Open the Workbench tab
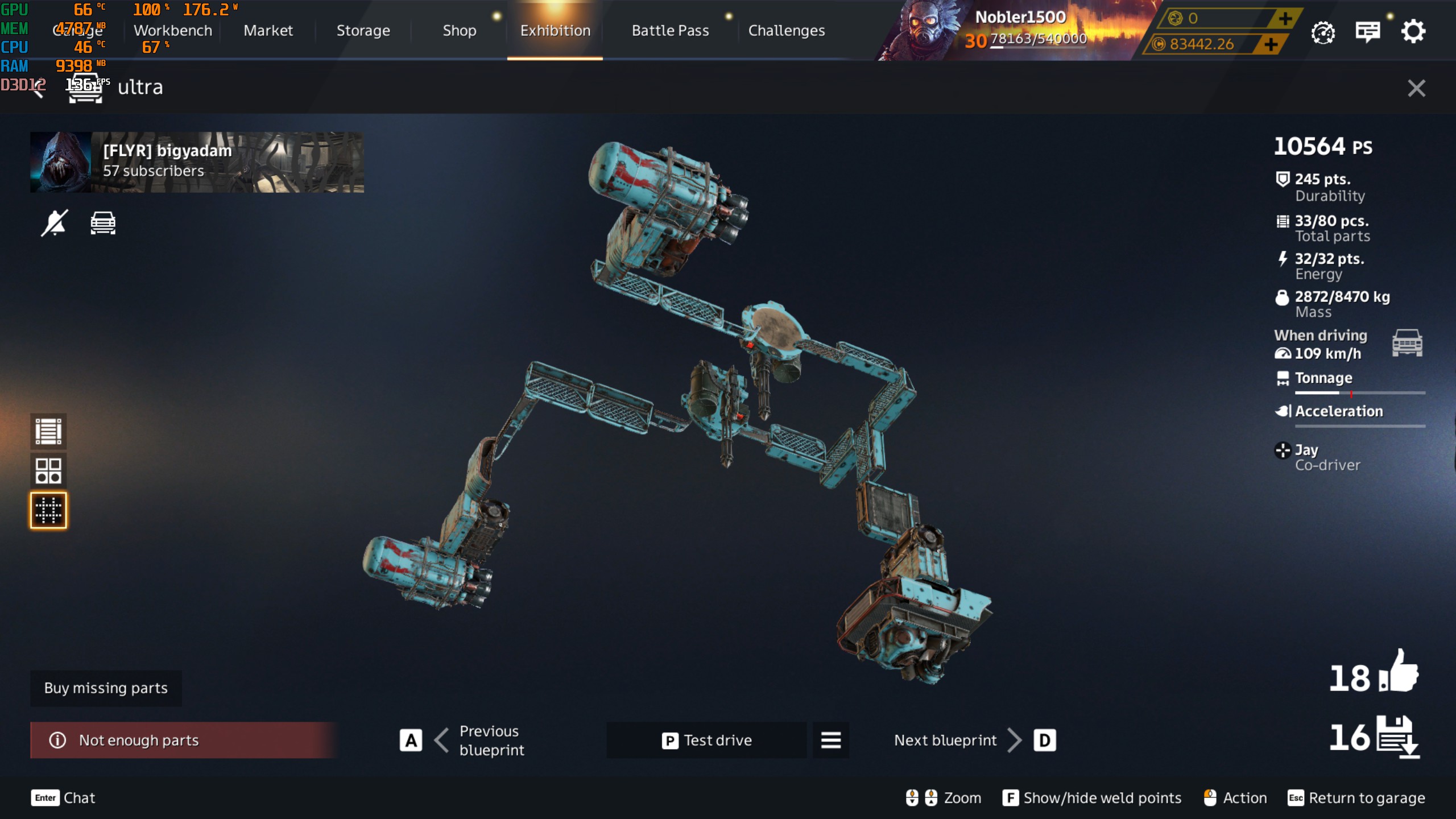This screenshot has width=1456, height=819. coord(172,31)
